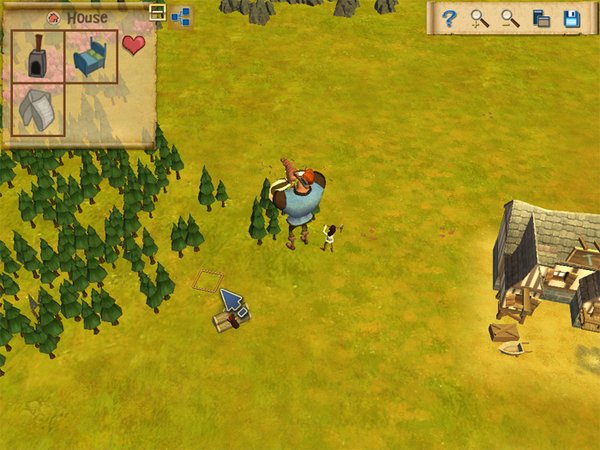The height and width of the screenshot is (450, 600).
Task: Save the game with the floppy disk
Action: tap(572, 18)
